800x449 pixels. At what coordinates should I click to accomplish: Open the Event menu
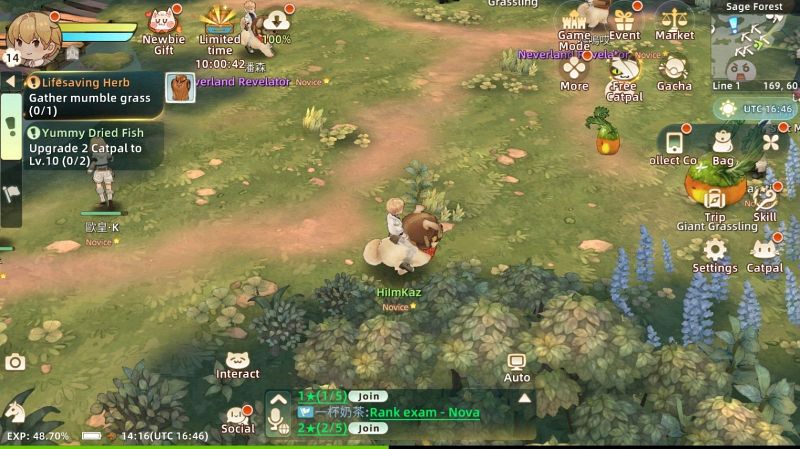(625, 22)
